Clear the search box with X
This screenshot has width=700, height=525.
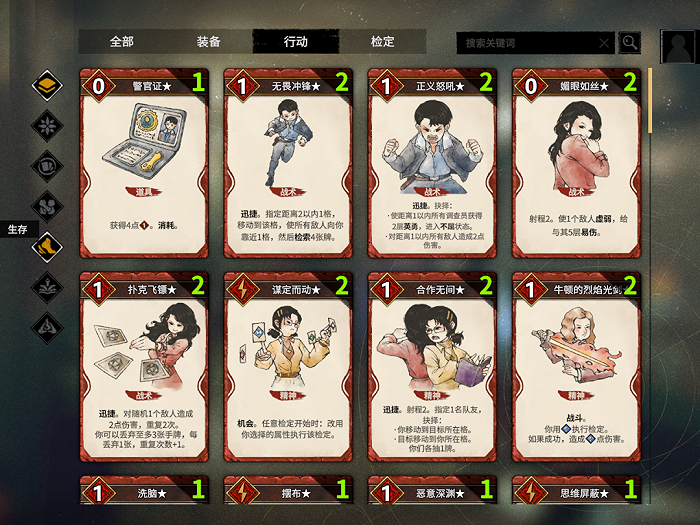point(604,43)
